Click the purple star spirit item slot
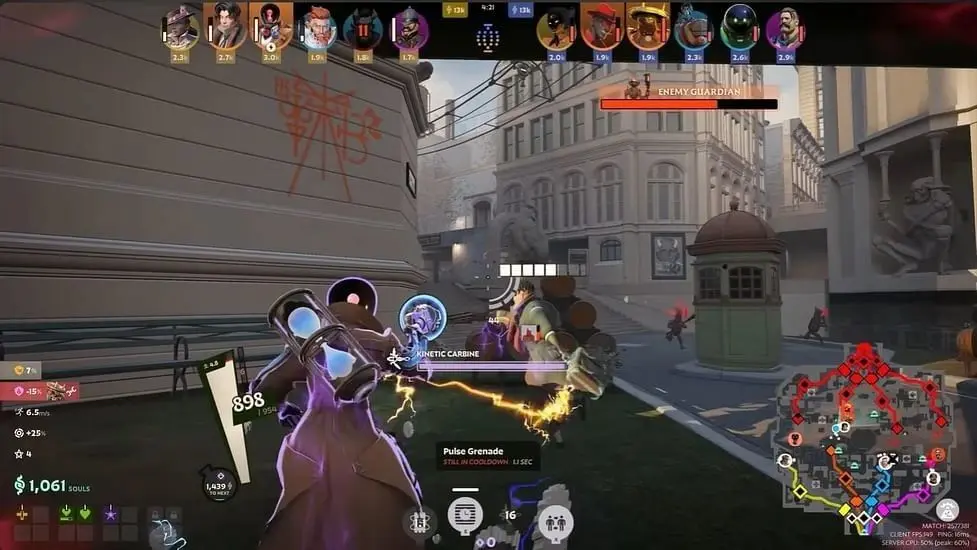 point(110,513)
